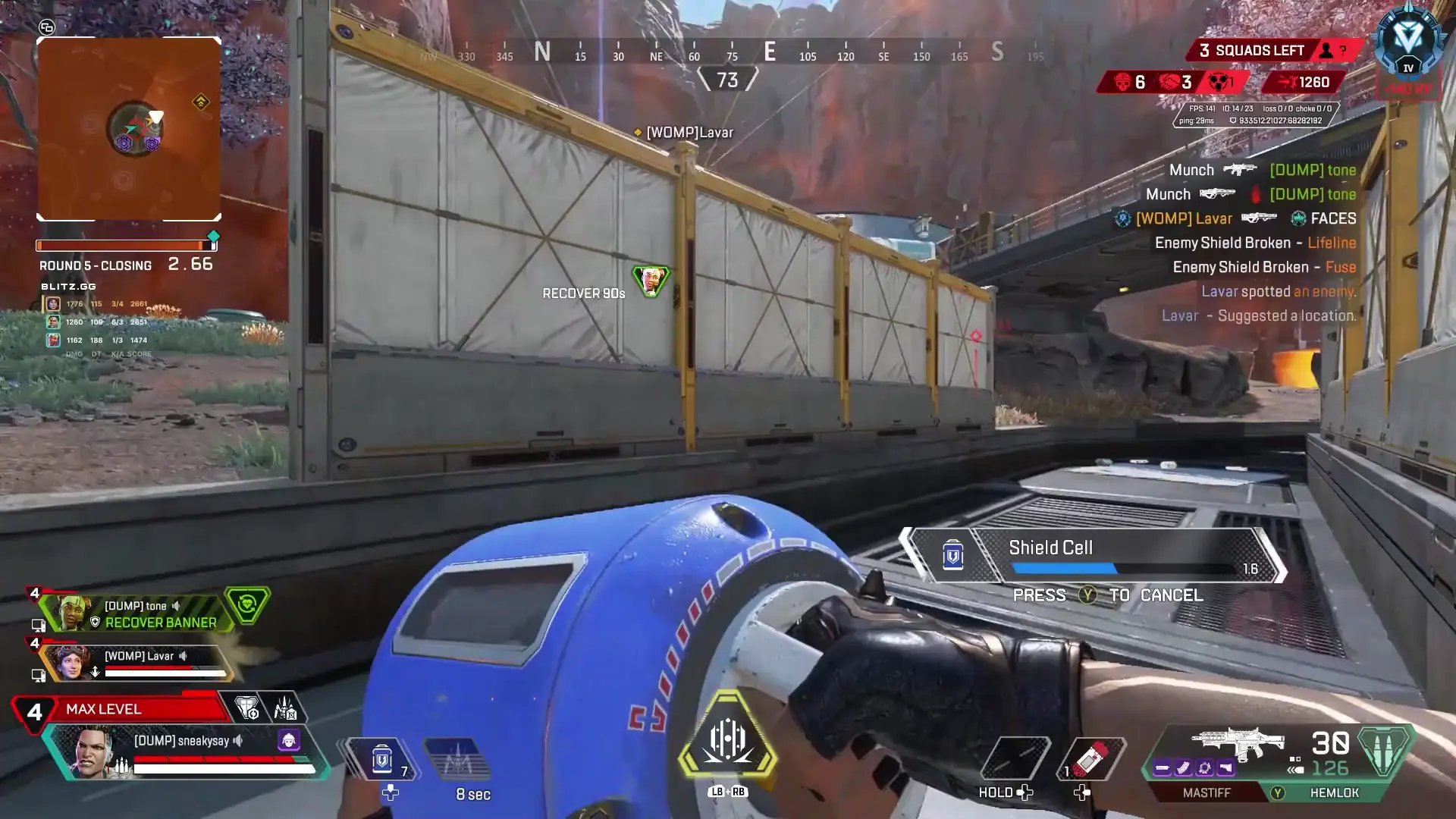Screen dimensions: 1456x819
Task: Select the MASTIFF weapon tab
Action: (x=1207, y=793)
